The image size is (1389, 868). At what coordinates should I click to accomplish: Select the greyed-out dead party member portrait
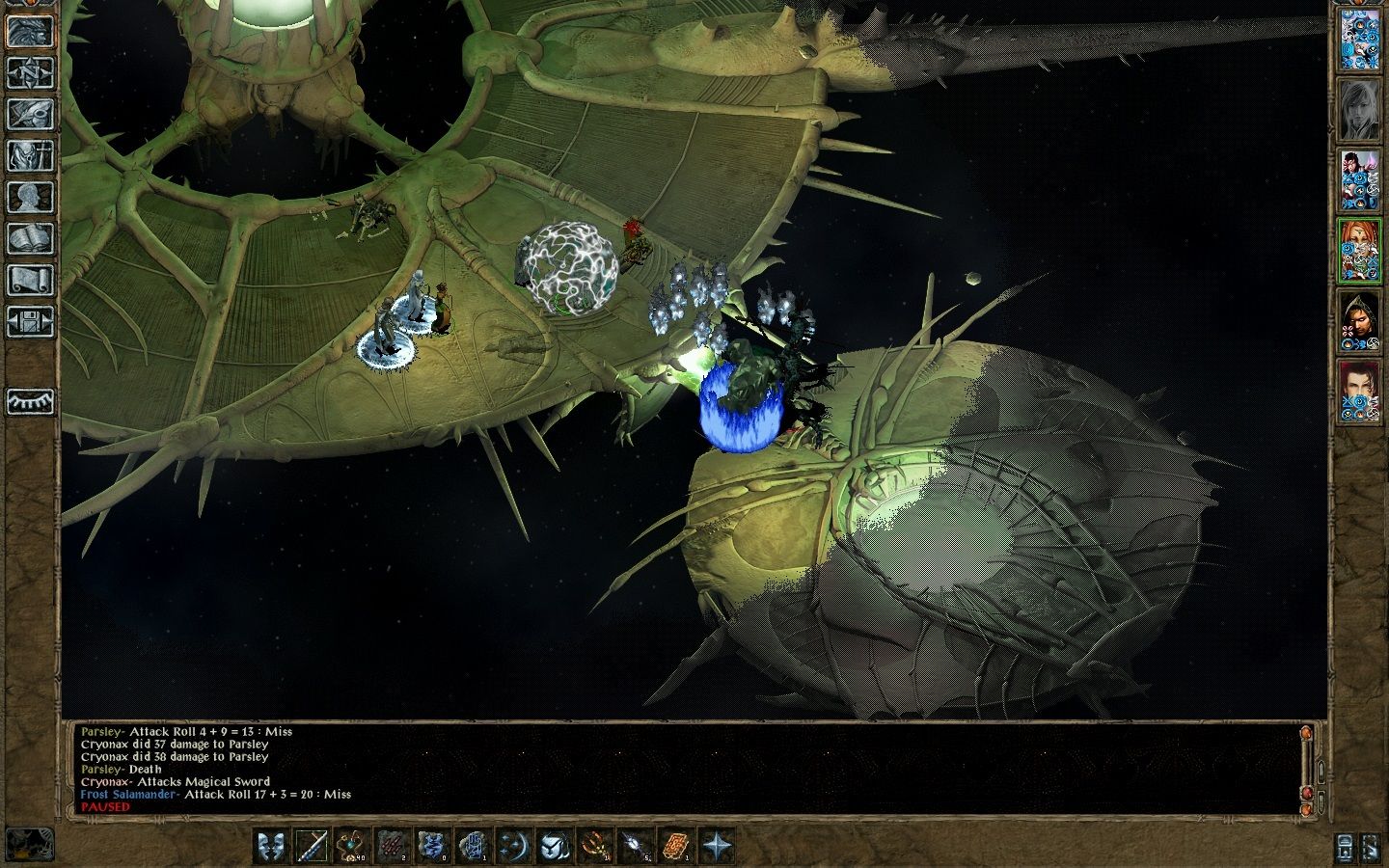tap(1360, 107)
